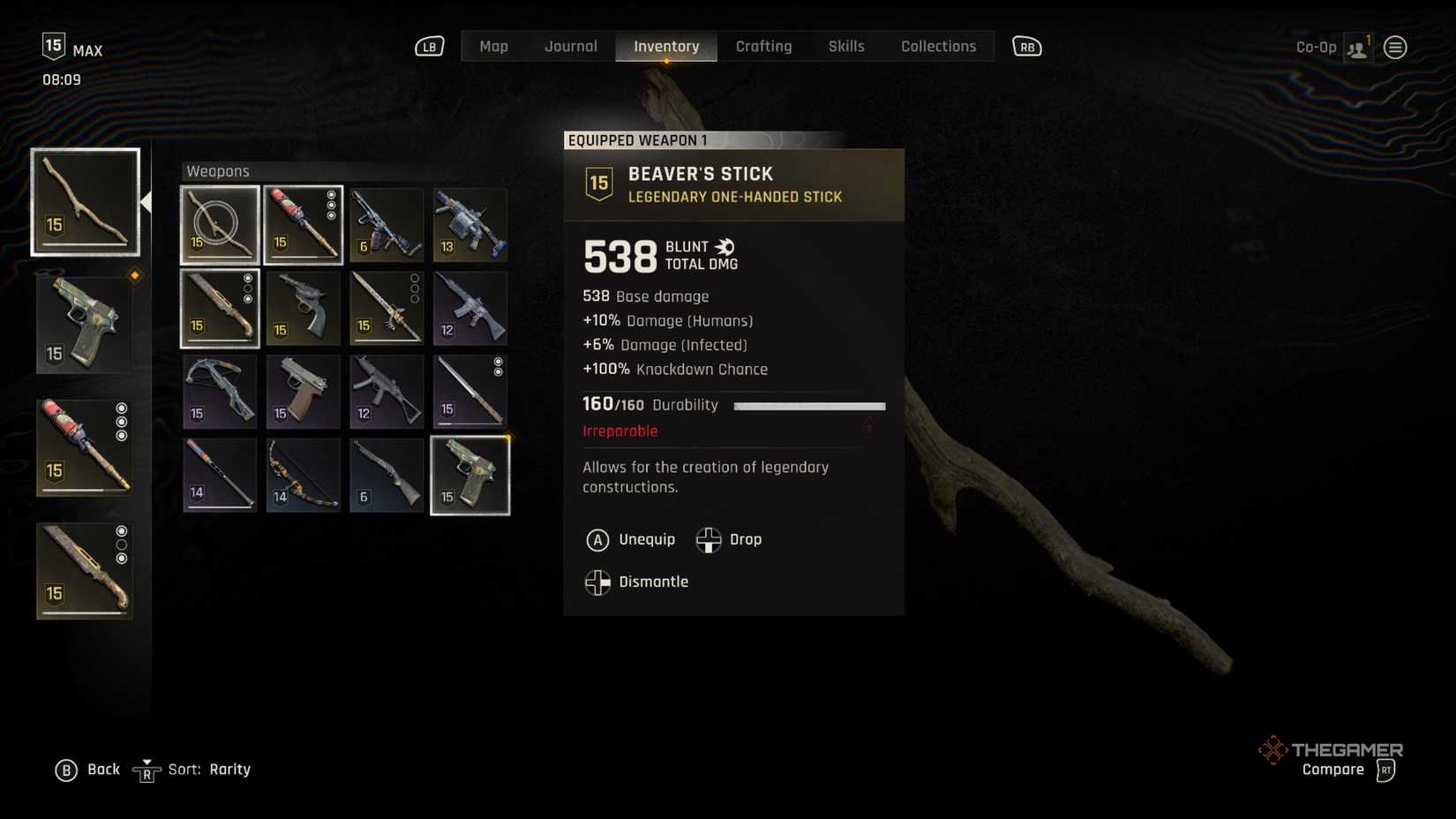Select the level 15 katana slot
Viewport: 1456px width, 819px height.
(x=469, y=392)
